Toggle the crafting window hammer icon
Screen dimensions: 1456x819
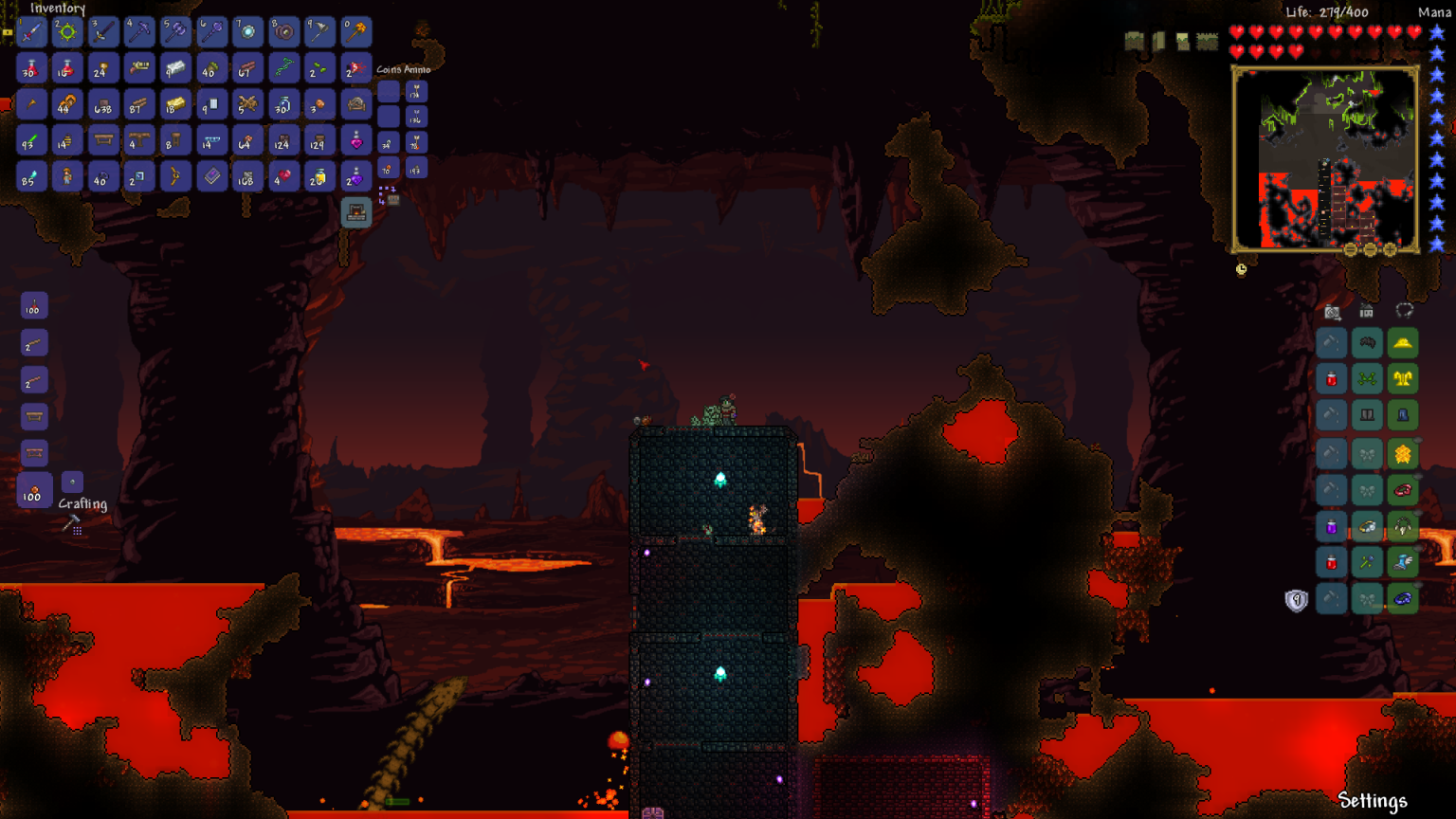(x=72, y=524)
